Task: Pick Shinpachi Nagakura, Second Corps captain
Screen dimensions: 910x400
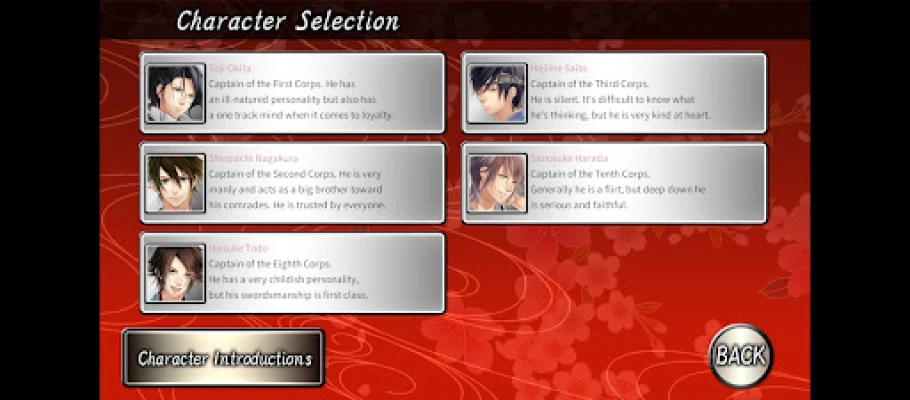Action: [x=292, y=183]
